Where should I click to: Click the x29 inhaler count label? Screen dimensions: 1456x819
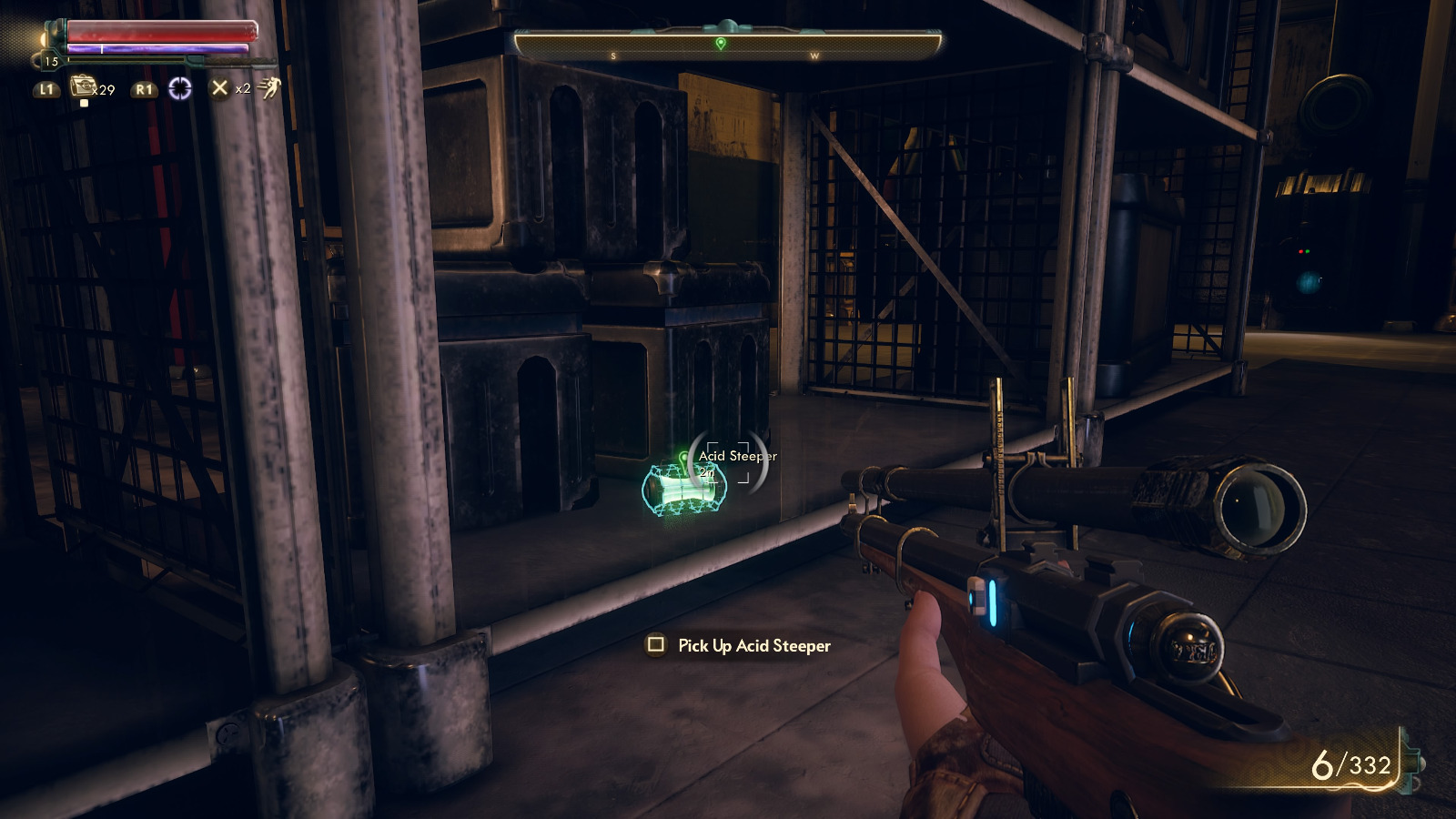104,90
